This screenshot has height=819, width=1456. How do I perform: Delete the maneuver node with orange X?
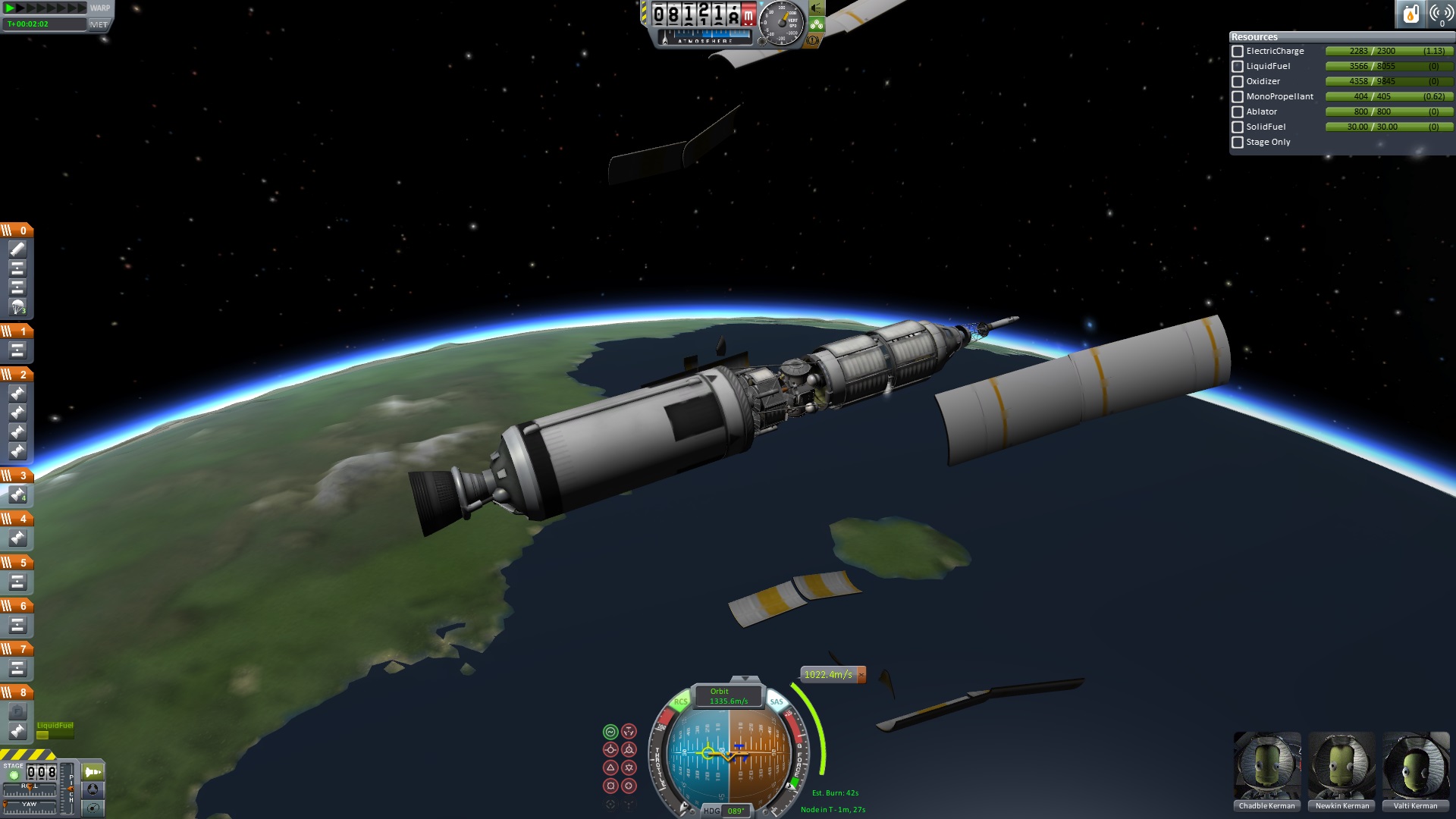(861, 675)
